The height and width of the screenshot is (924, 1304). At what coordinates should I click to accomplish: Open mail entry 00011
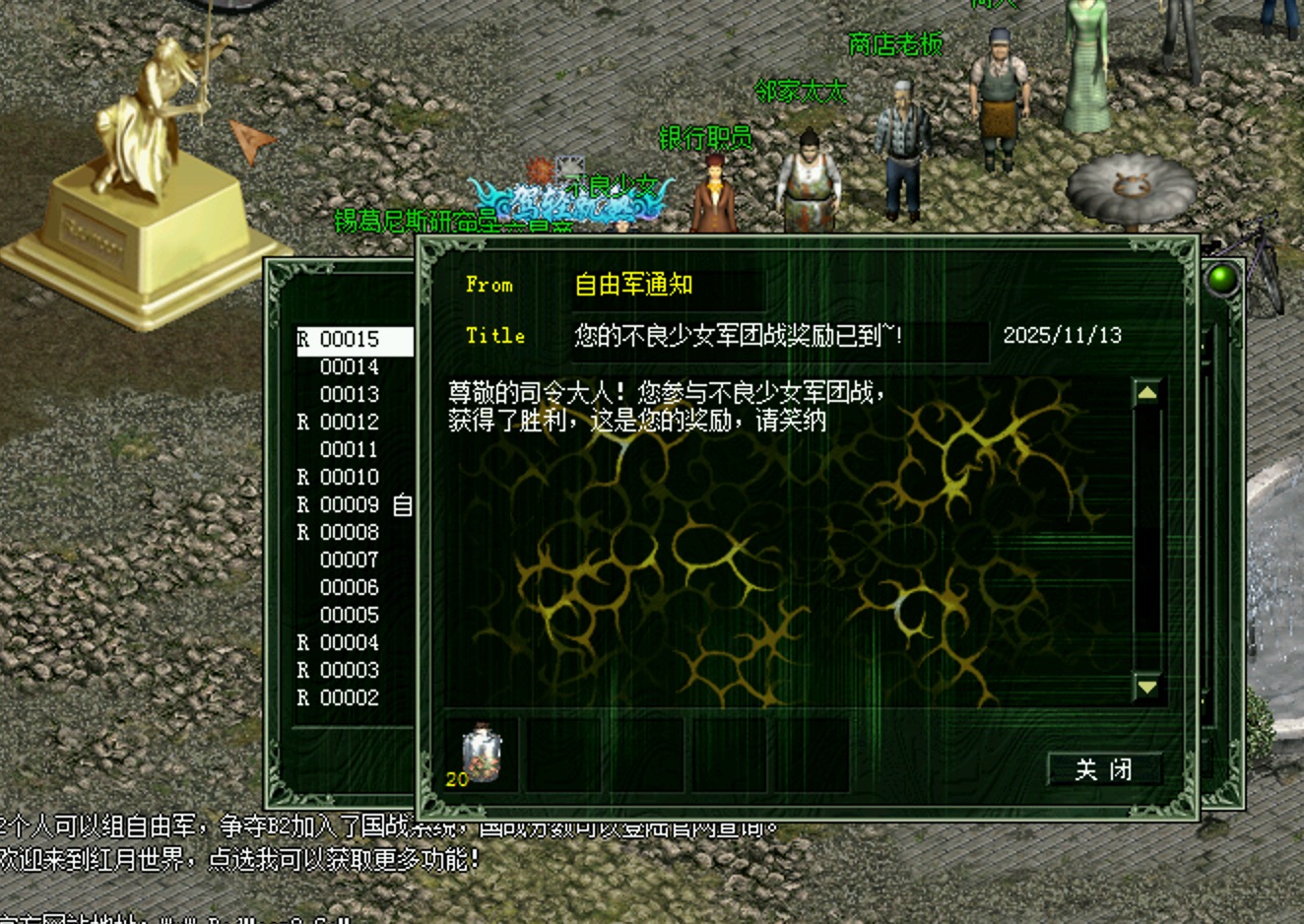click(350, 450)
